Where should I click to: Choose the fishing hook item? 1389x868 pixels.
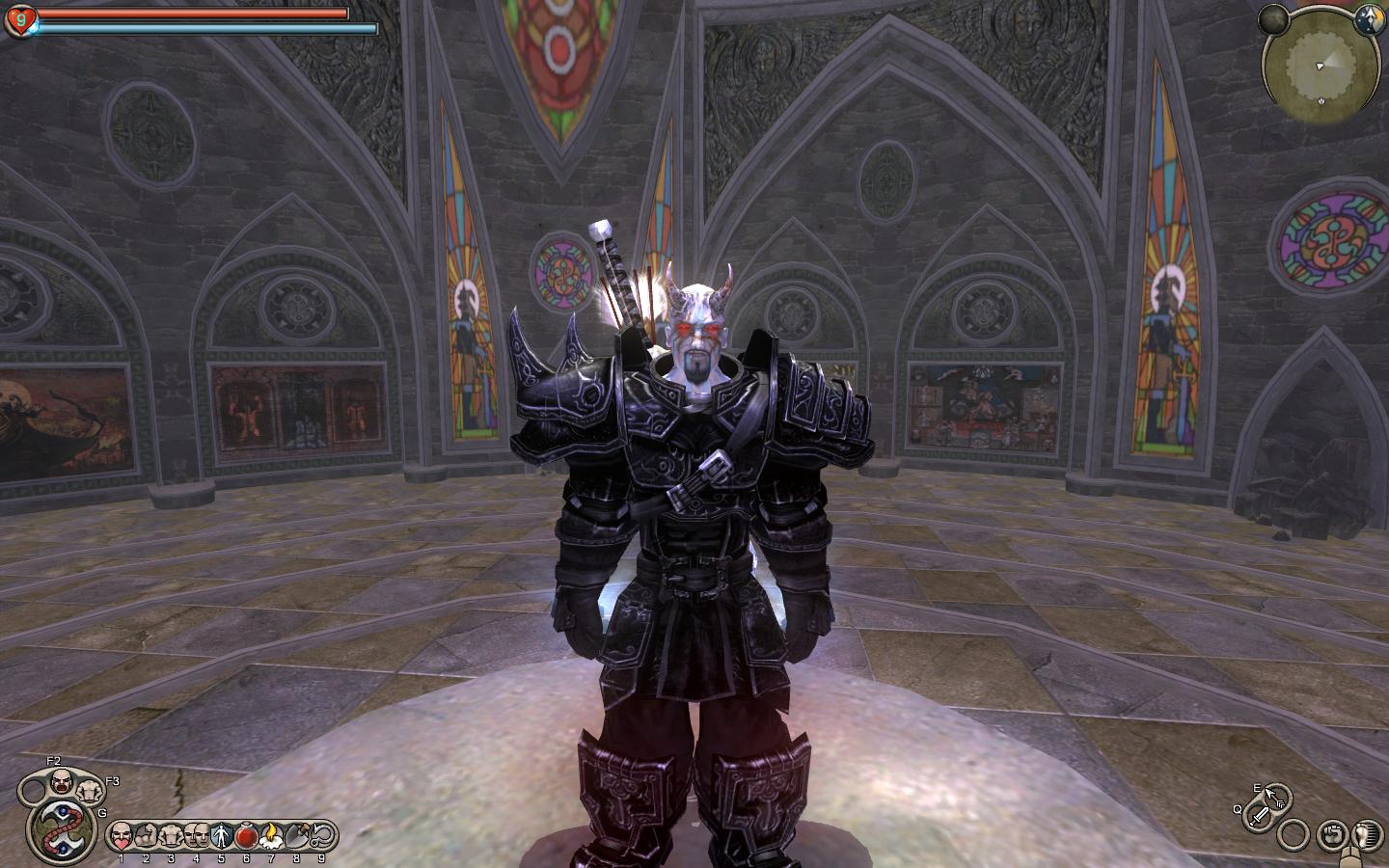pos(321,834)
